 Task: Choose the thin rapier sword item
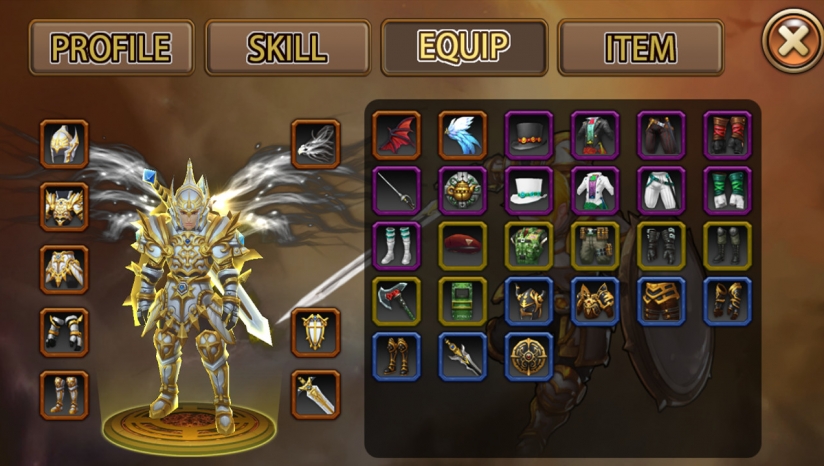pos(396,190)
